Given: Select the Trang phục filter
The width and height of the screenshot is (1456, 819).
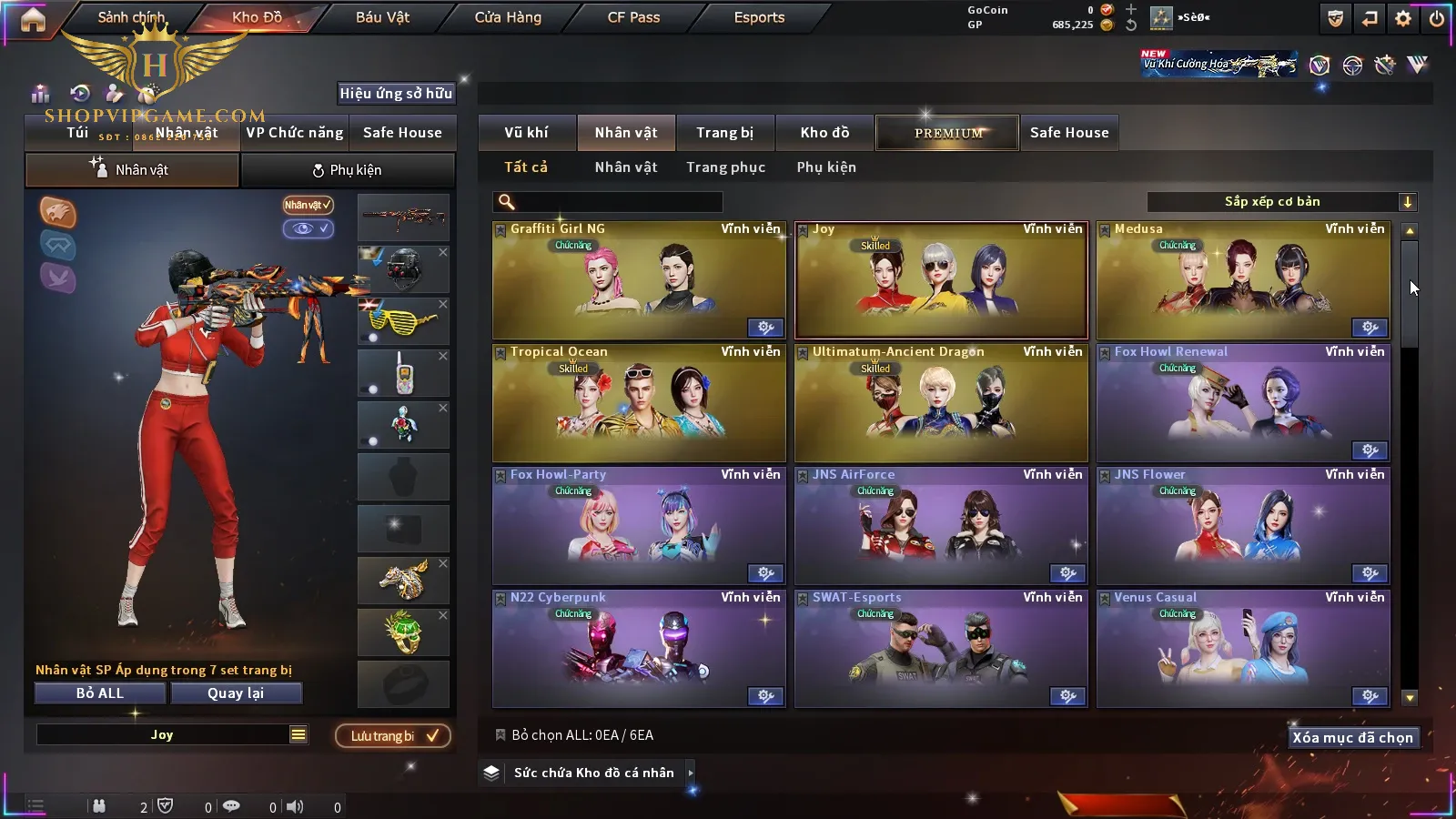Looking at the screenshot, I should (725, 167).
